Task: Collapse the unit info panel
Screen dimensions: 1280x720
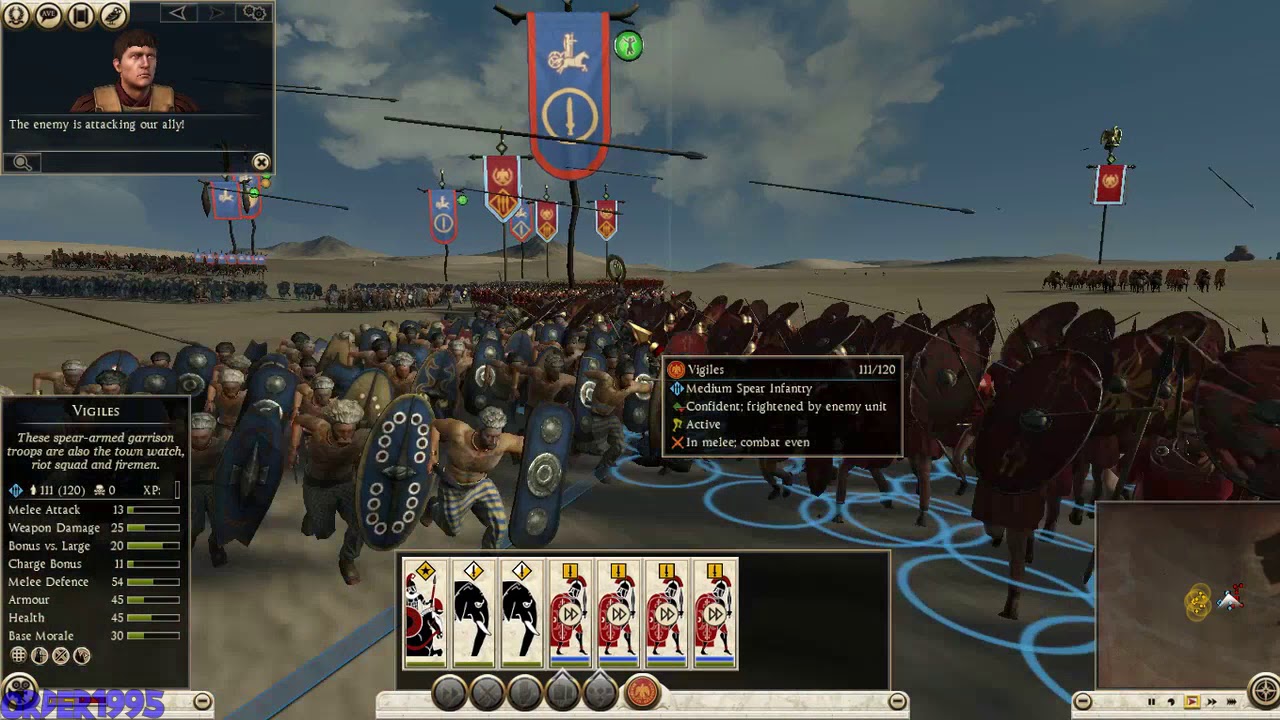Action: click(202, 702)
